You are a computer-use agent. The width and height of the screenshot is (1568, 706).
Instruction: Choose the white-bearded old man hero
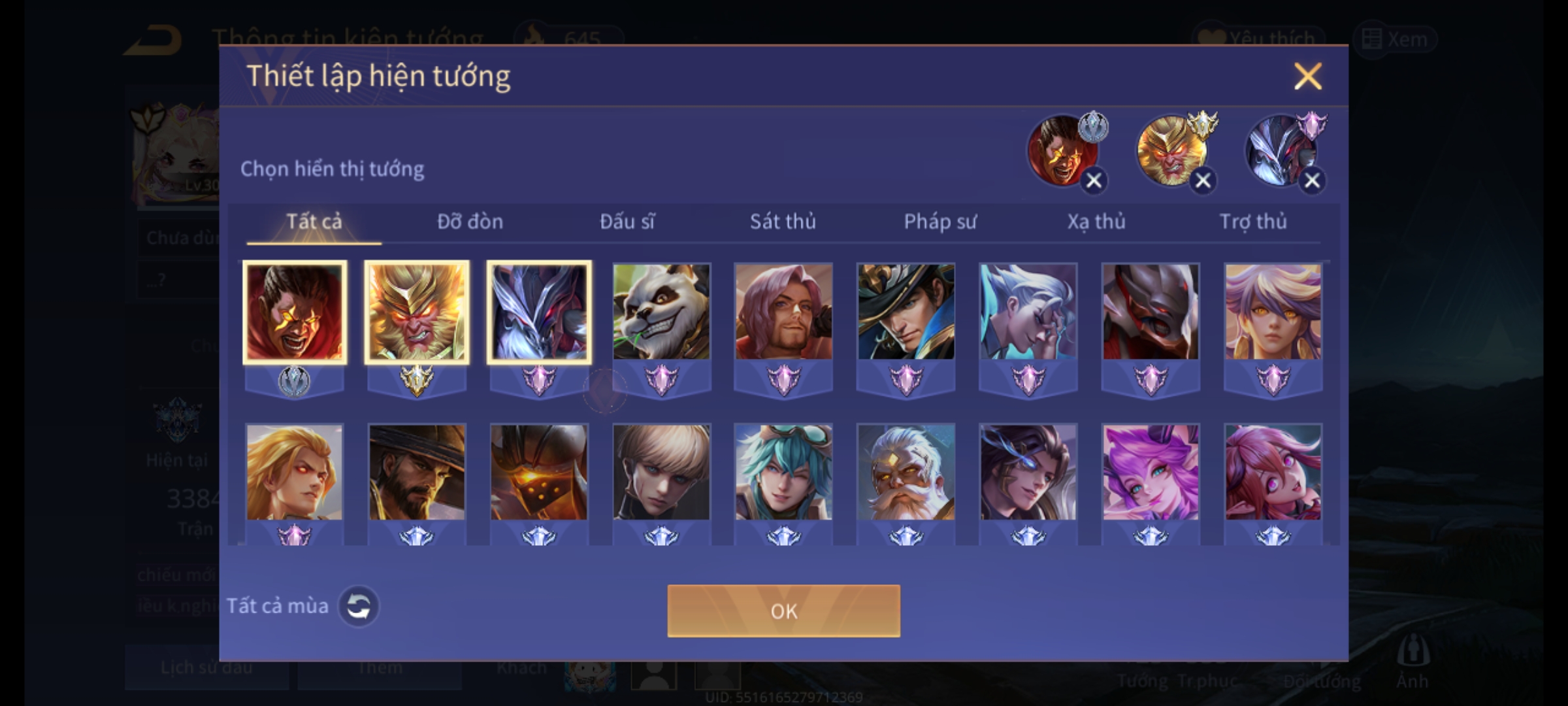pos(906,473)
